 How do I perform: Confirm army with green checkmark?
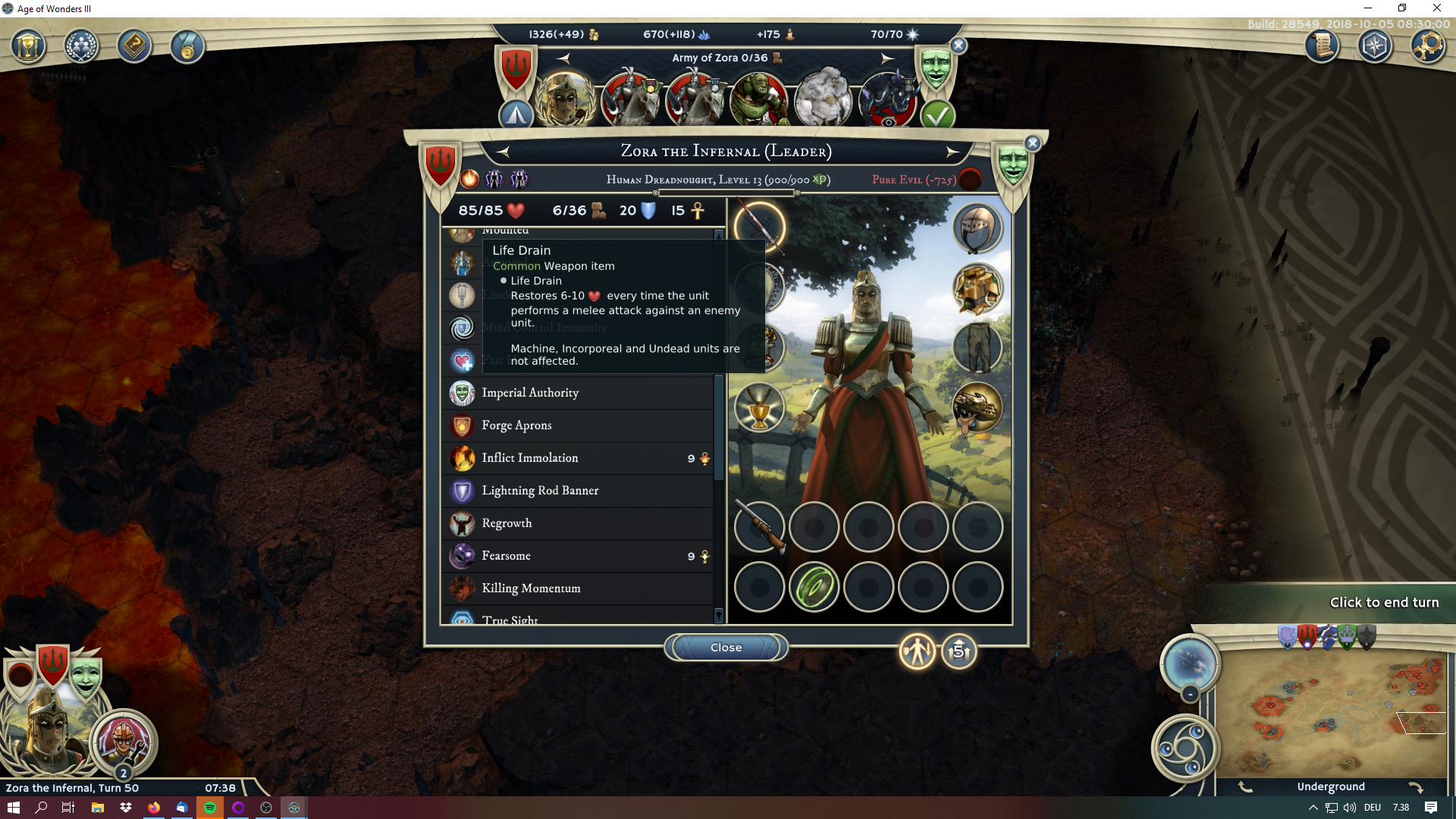click(x=937, y=115)
